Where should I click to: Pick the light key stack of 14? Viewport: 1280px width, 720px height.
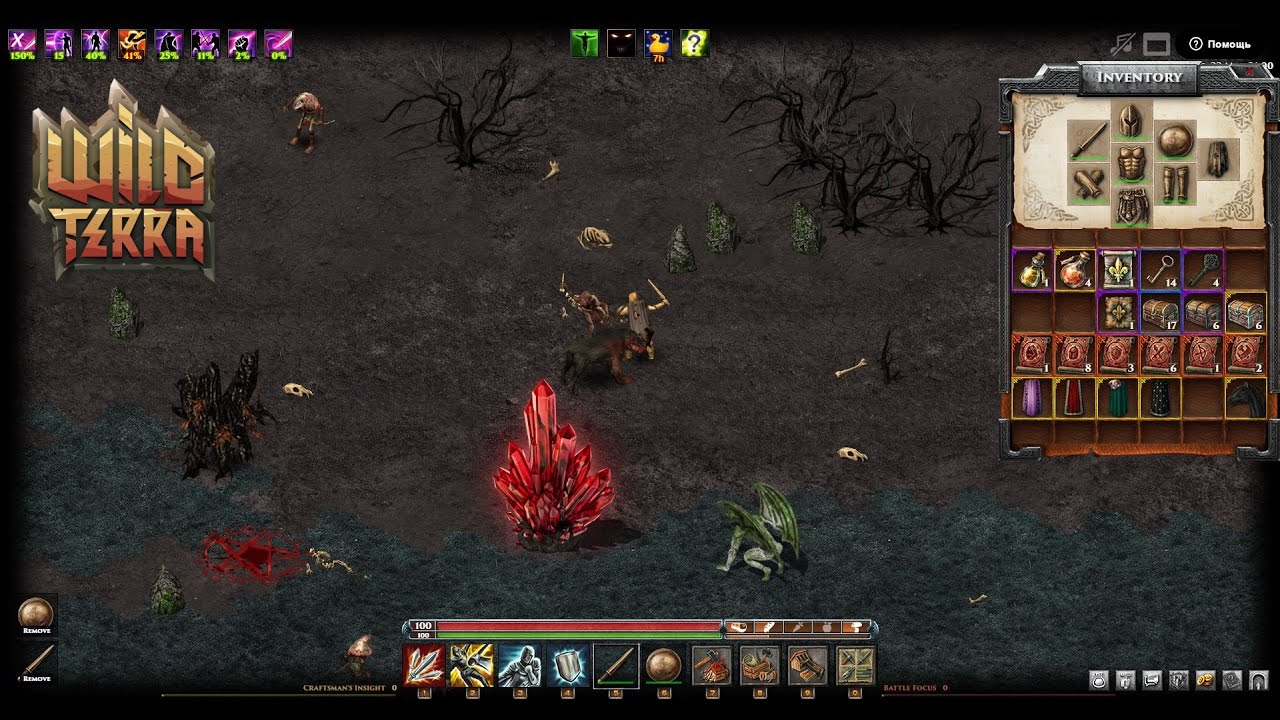pos(1160,269)
